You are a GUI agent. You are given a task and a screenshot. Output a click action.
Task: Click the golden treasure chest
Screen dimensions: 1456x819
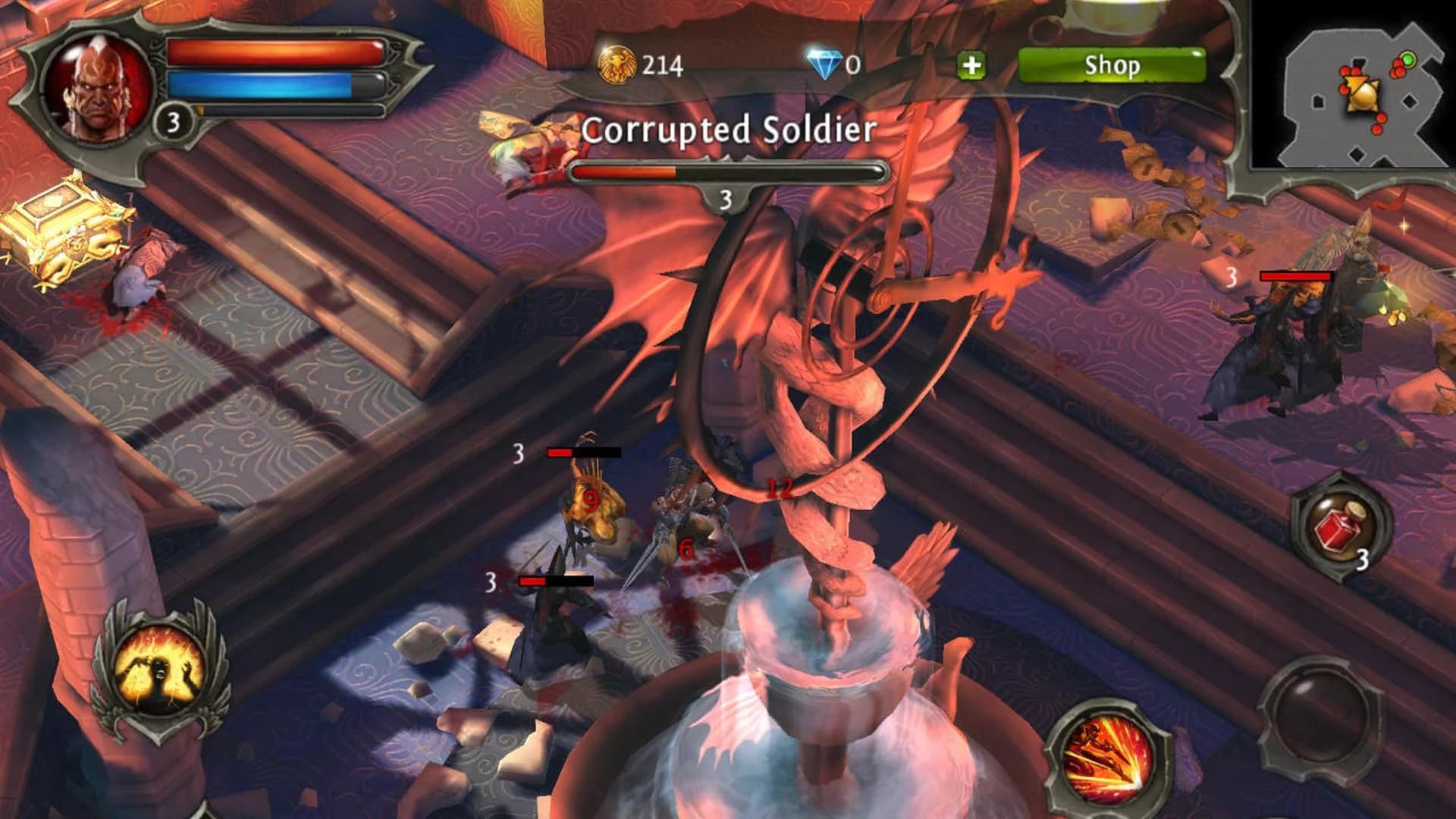tap(57, 231)
